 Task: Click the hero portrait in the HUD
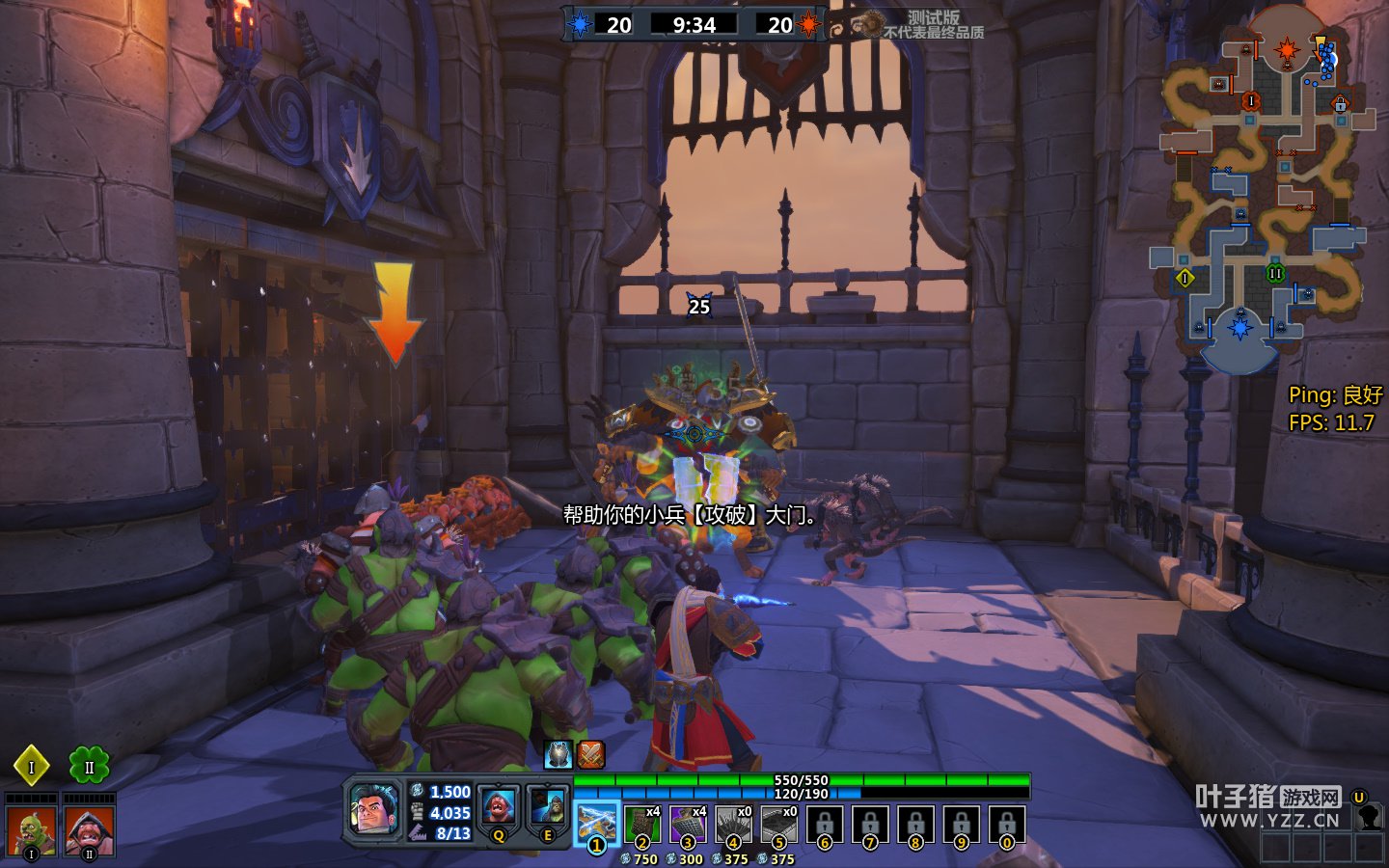coord(372,808)
